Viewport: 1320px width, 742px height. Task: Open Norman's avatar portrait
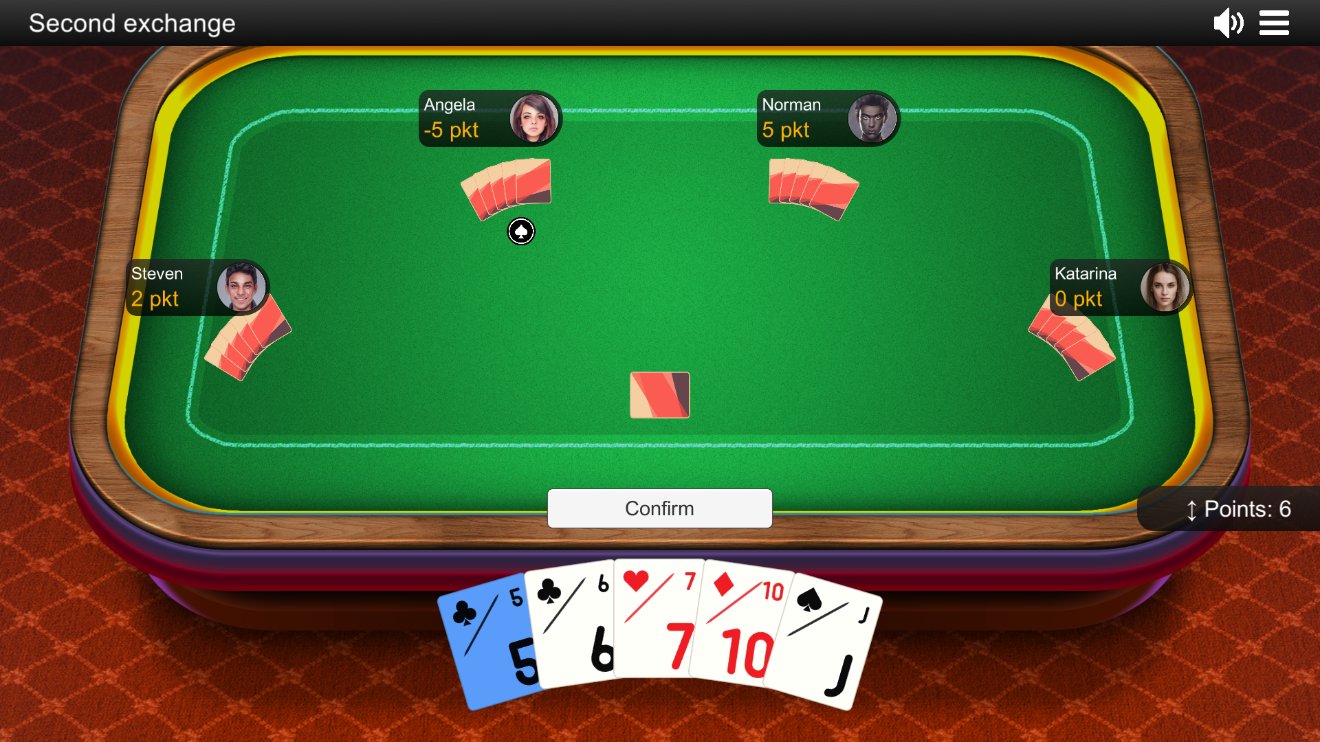[x=873, y=117]
